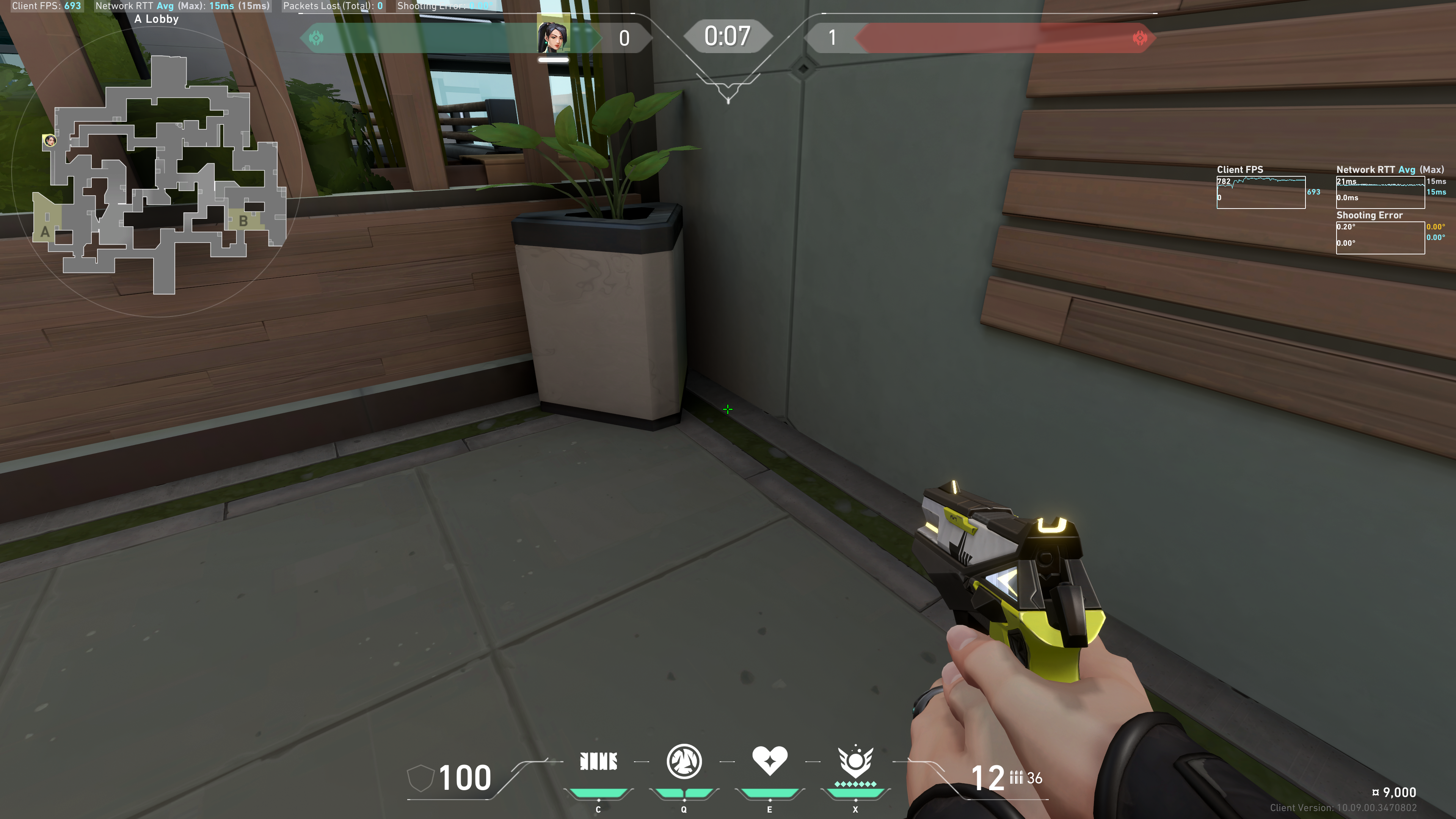This screenshot has height=819, width=1456.
Task: Click the green team emblem in score bar
Action: (x=317, y=38)
